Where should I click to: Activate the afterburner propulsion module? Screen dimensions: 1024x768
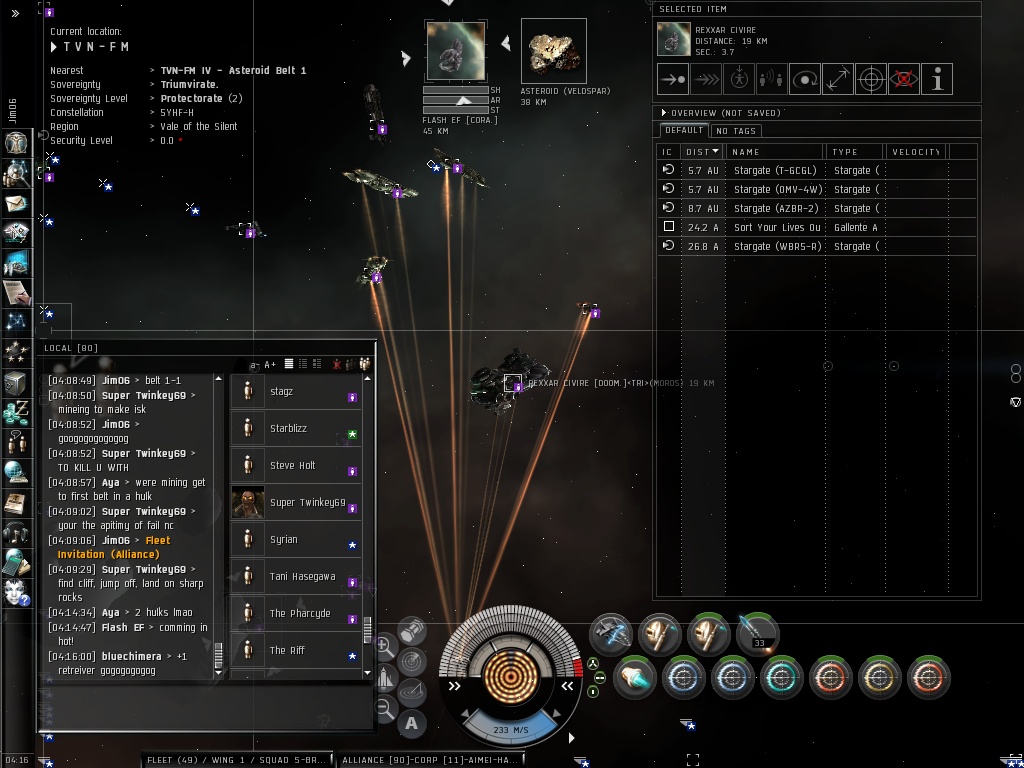(x=633, y=677)
